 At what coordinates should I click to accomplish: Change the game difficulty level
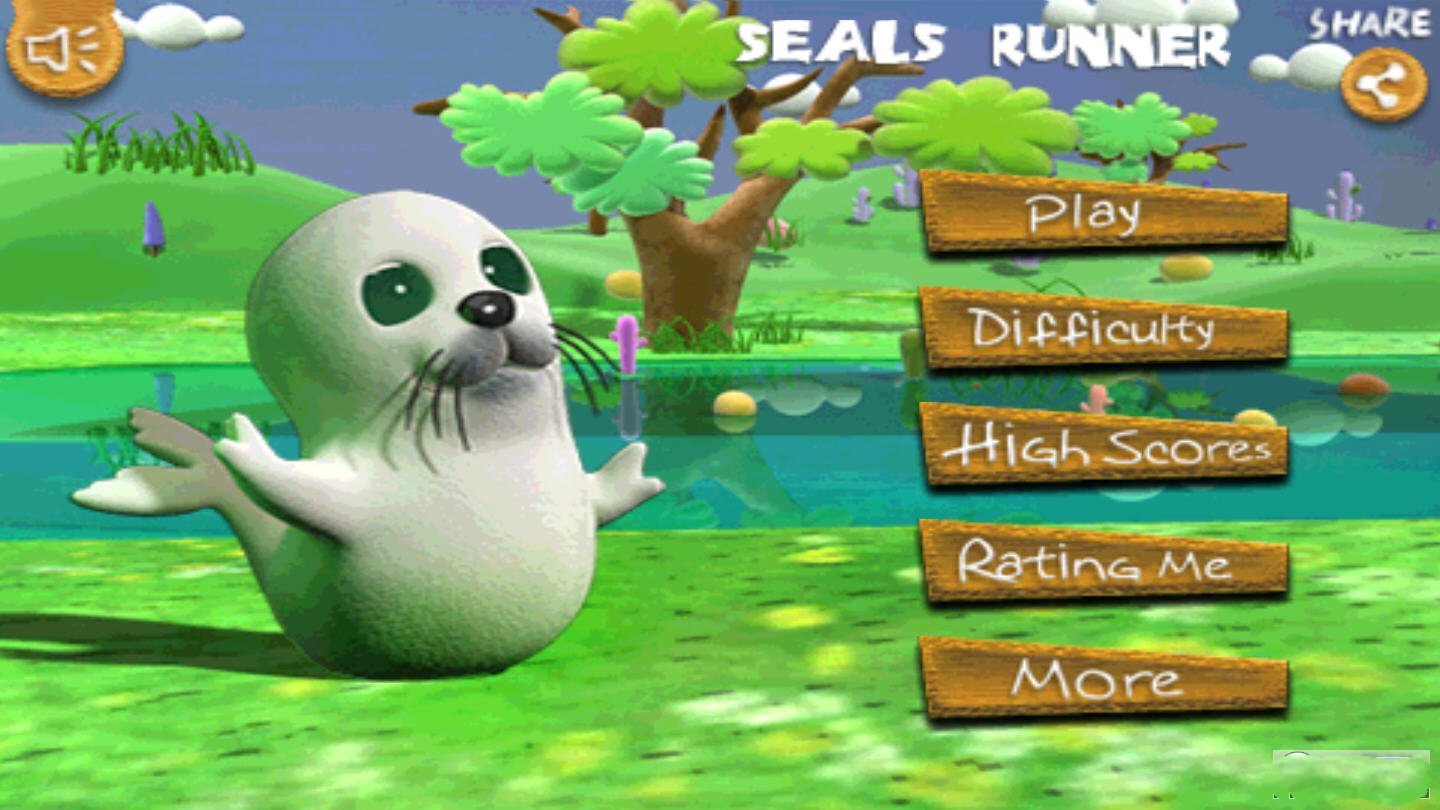(x=1105, y=330)
